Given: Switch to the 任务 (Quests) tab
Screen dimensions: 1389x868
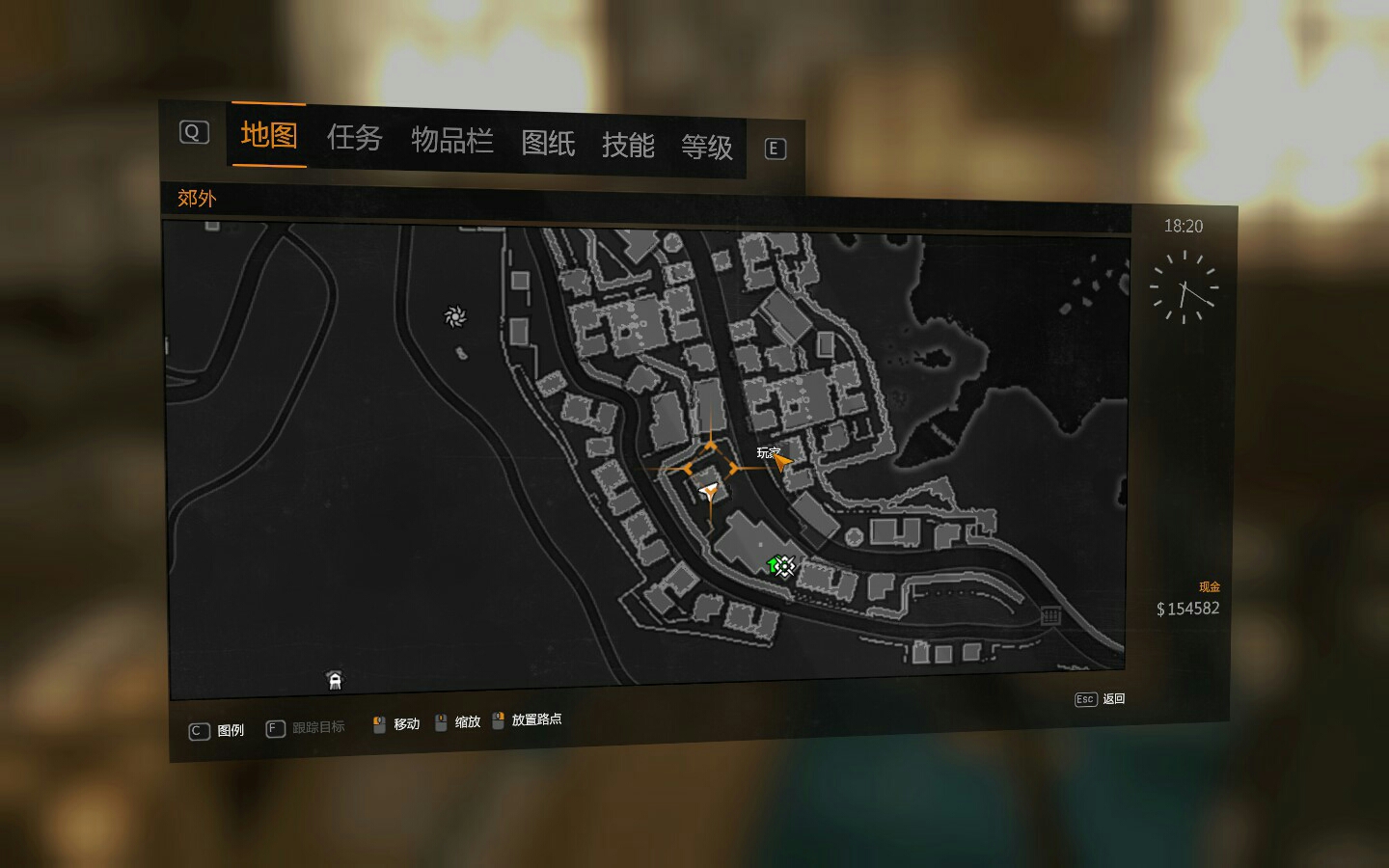Looking at the screenshot, I should point(354,139).
